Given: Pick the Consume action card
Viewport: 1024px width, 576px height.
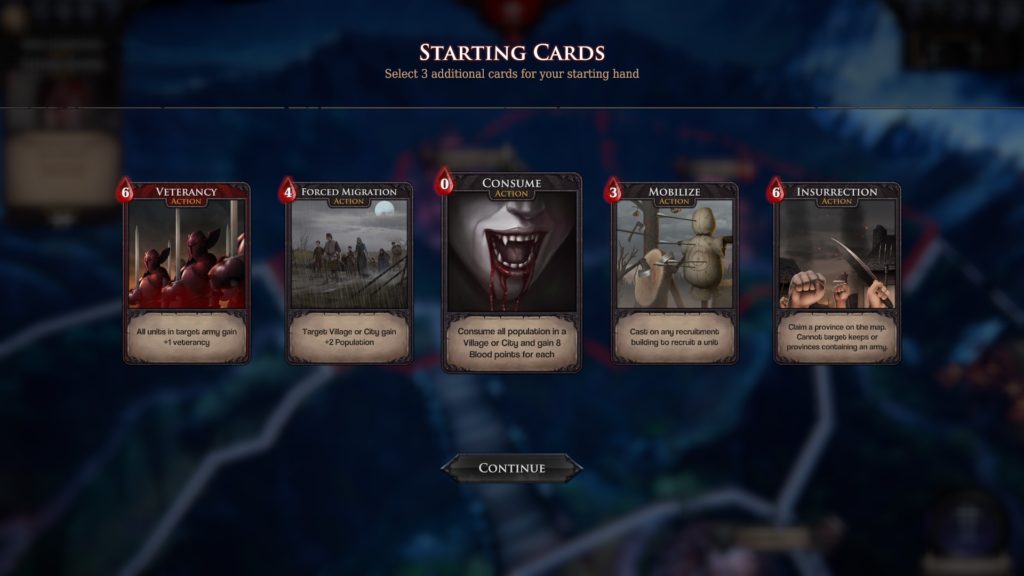Looking at the screenshot, I should point(512,271).
